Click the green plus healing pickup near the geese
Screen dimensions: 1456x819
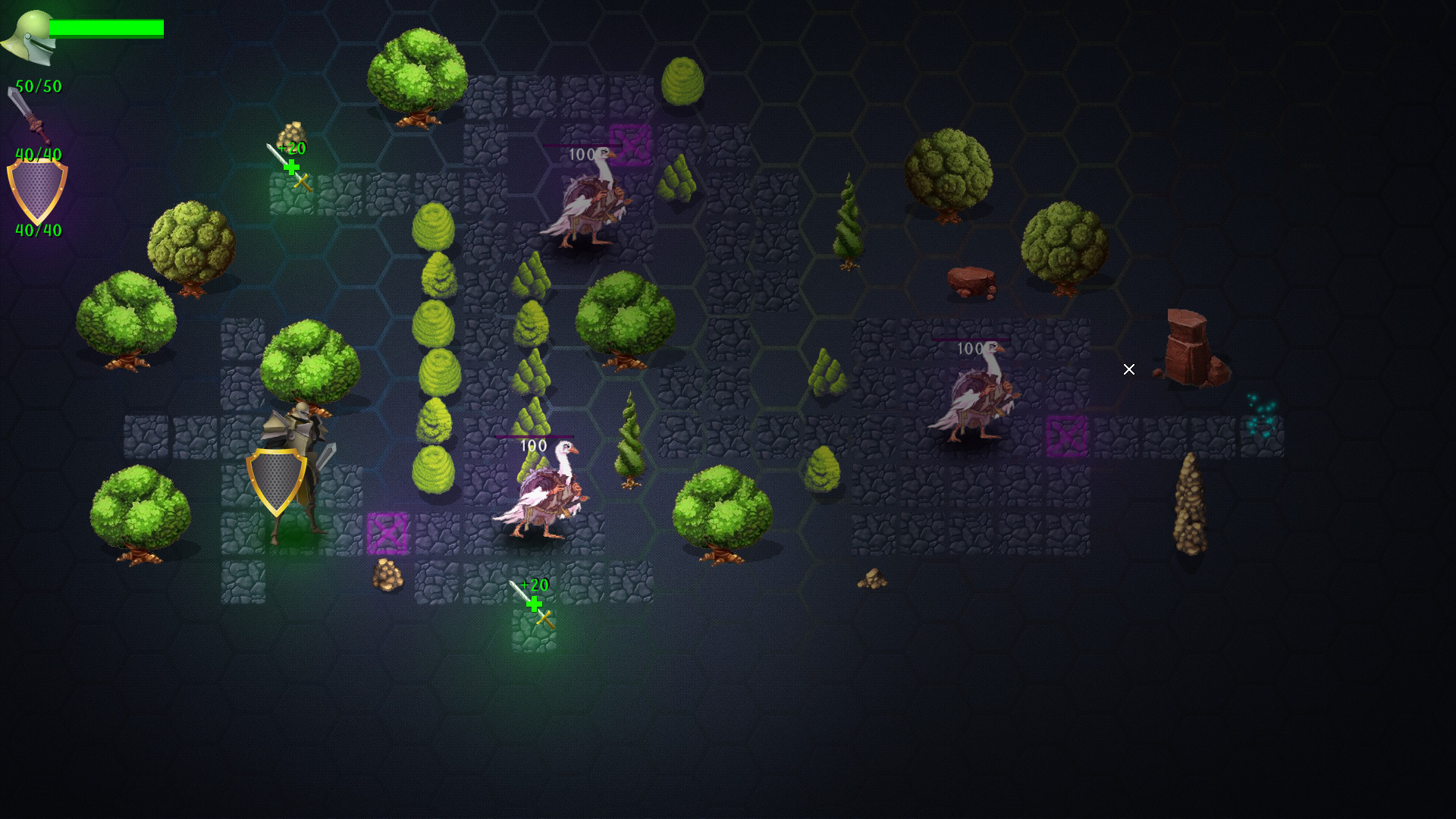click(535, 604)
